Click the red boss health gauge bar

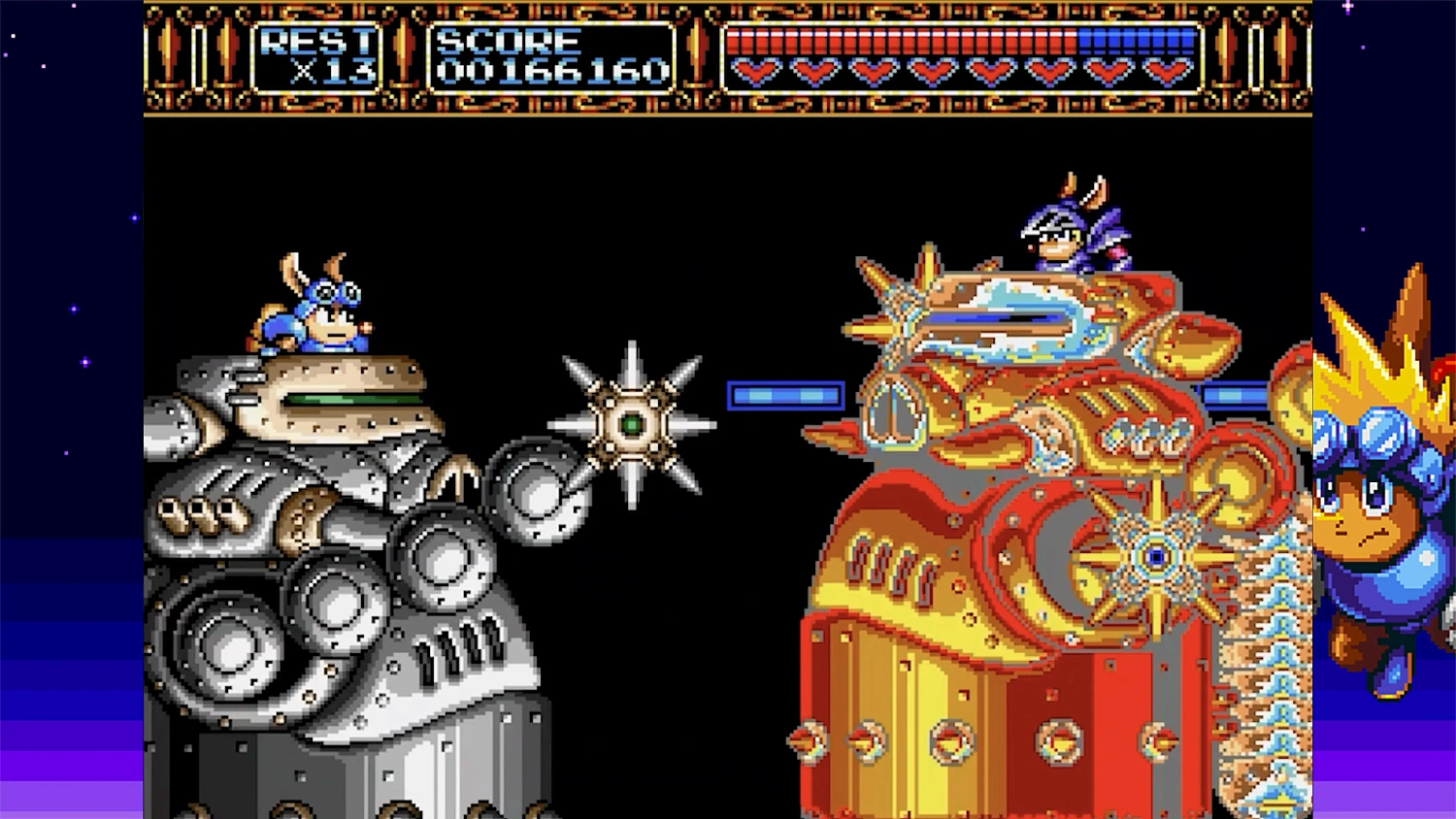click(x=903, y=41)
